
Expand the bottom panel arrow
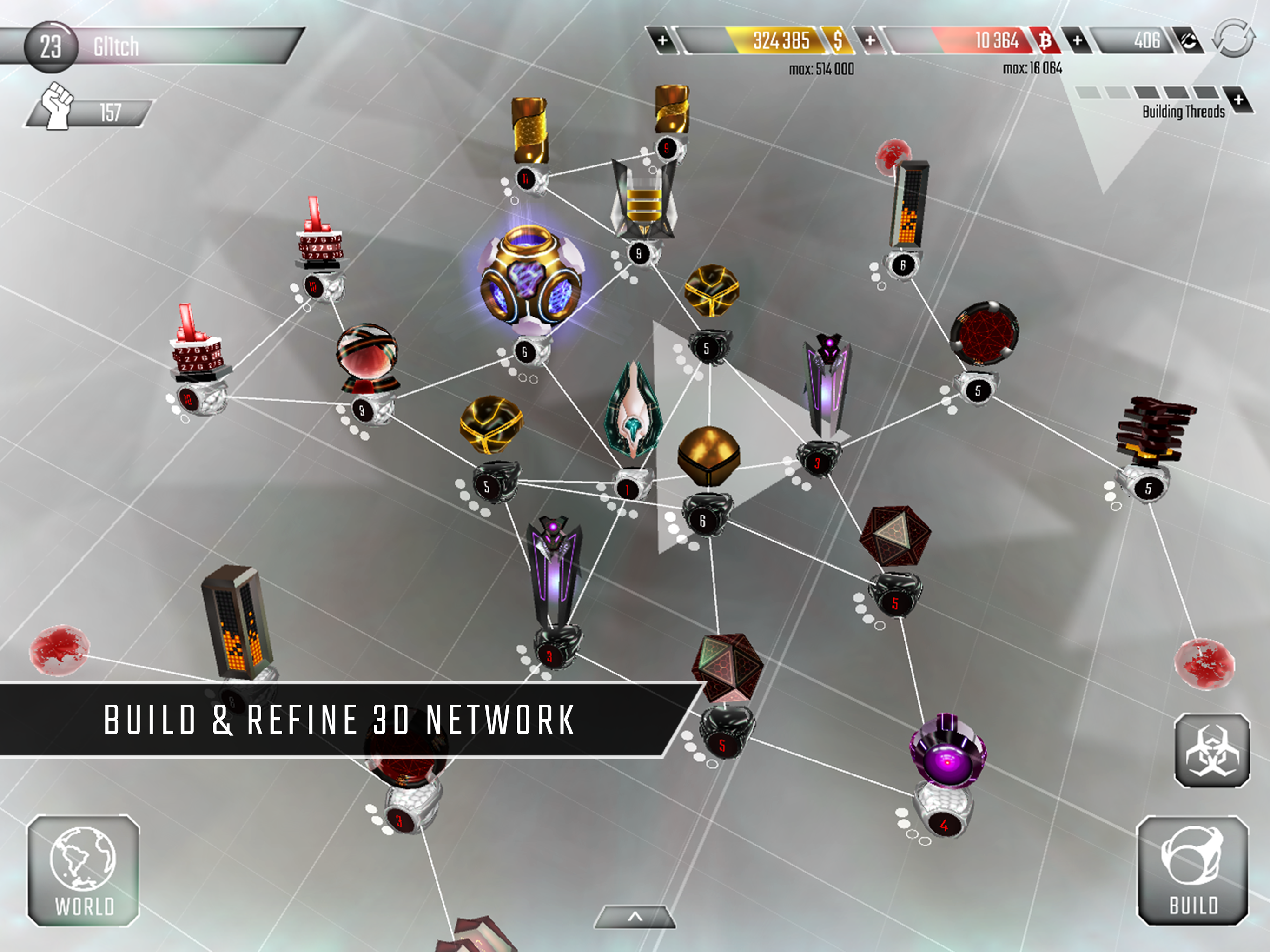tap(635, 917)
